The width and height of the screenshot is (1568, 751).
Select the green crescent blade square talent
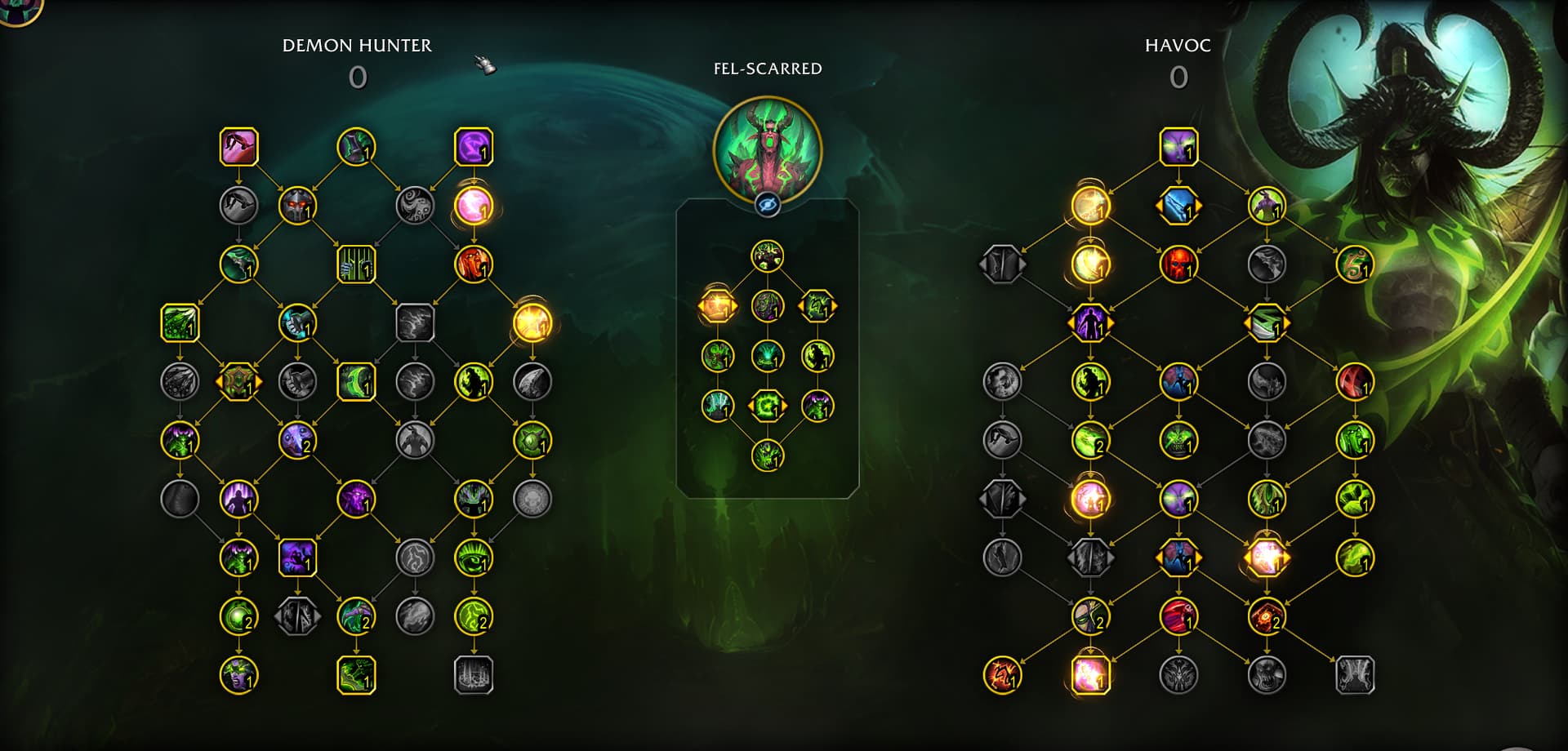click(x=356, y=381)
